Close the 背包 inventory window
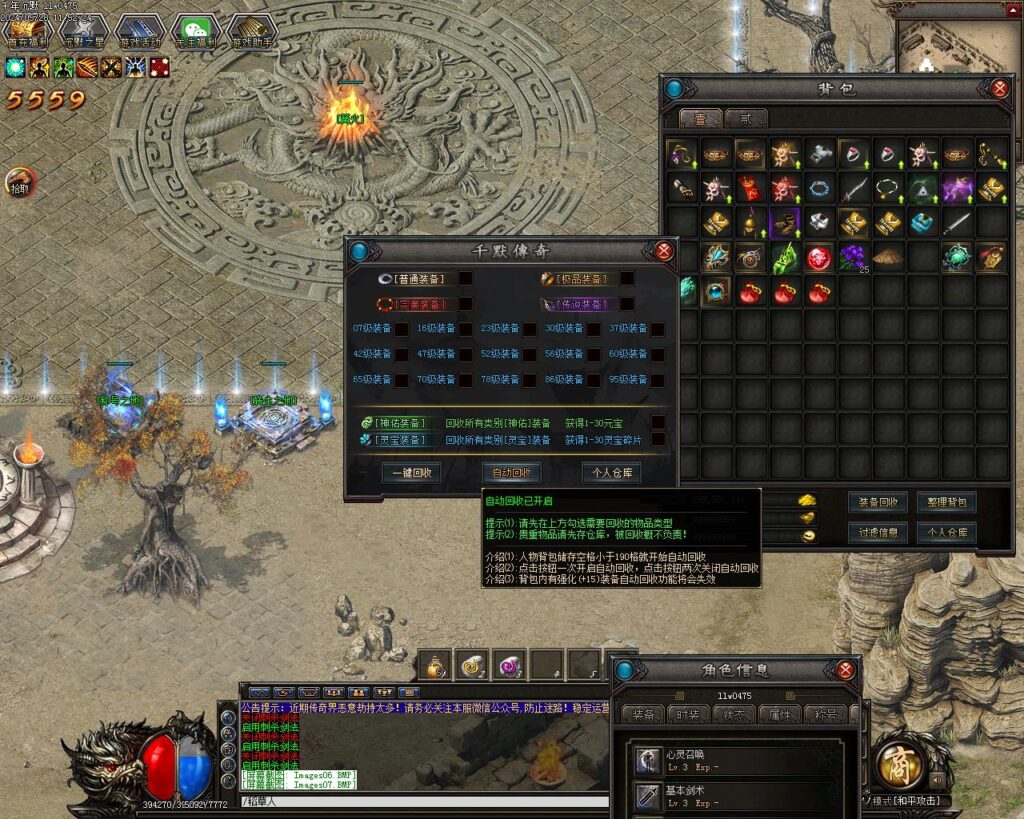1024x819 pixels. point(999,89)
